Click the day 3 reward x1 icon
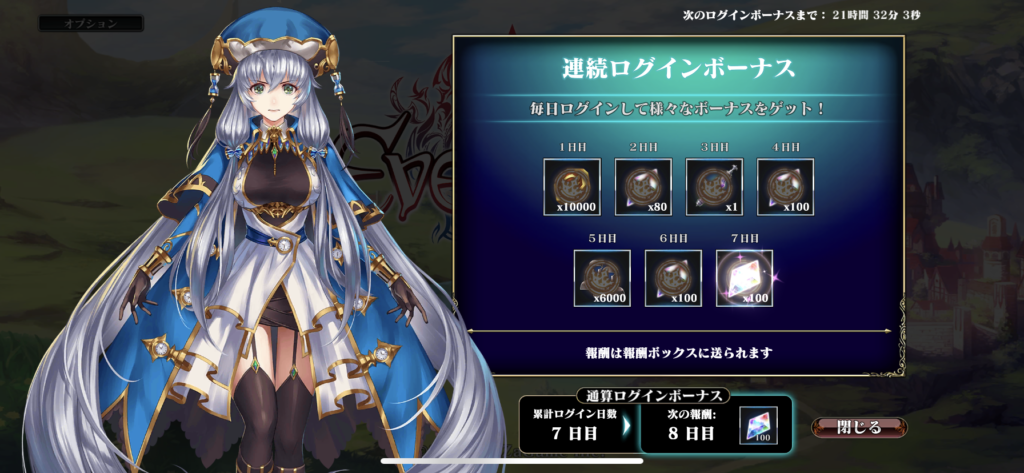This screenshot has width=1024, height=473. [714, 187]
